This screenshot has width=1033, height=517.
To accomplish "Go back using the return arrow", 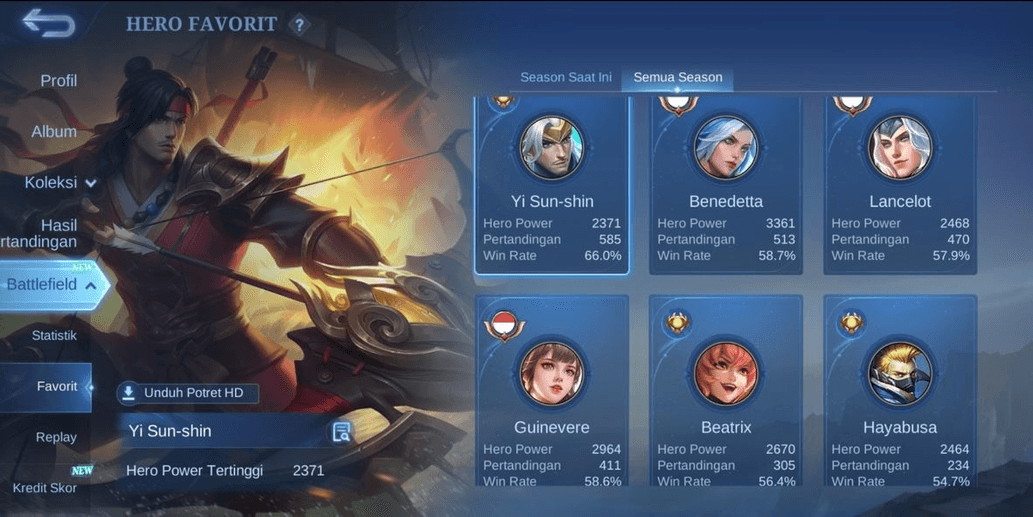I will [48, 22].
